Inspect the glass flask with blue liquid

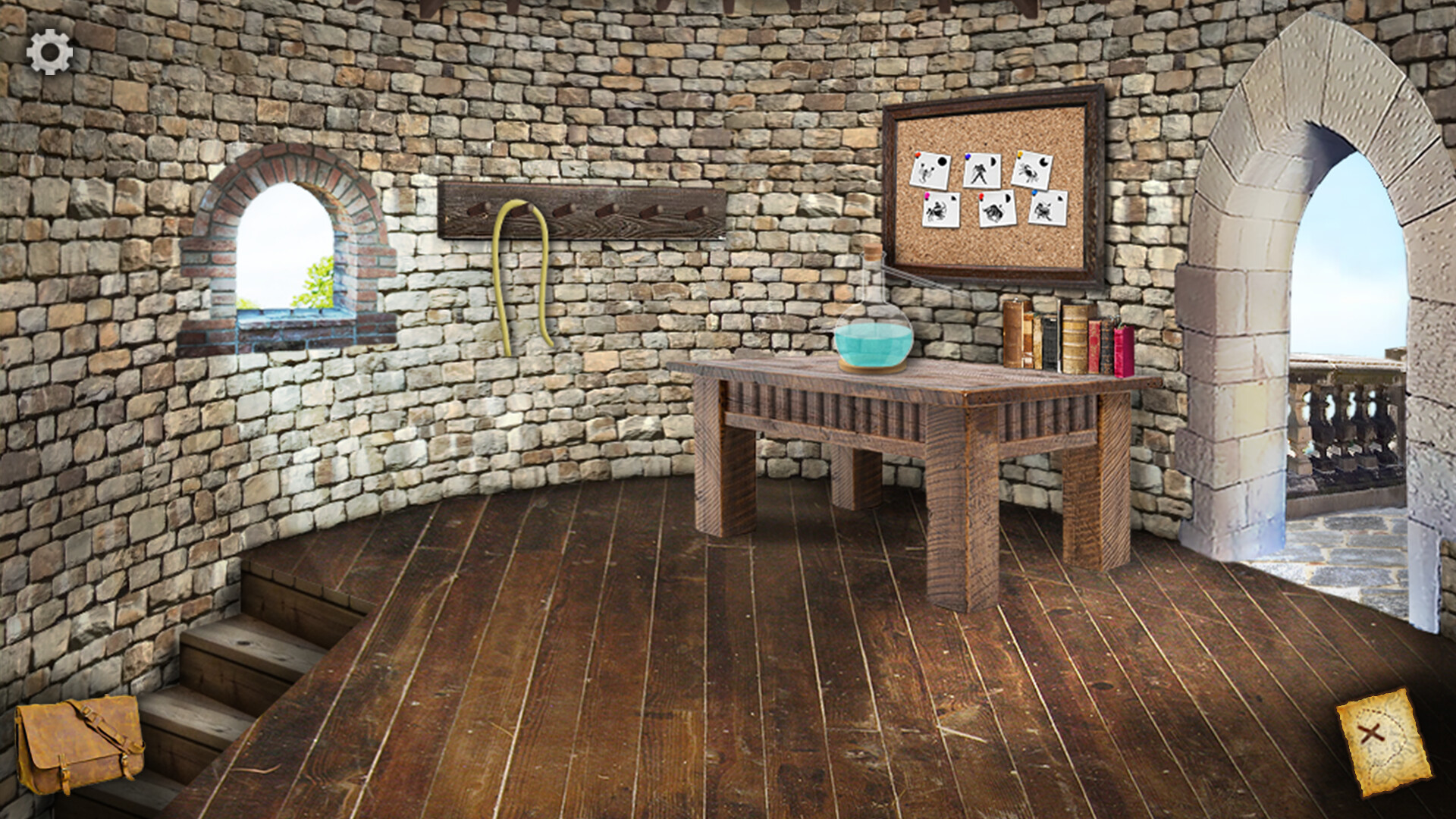click(872, 334)
